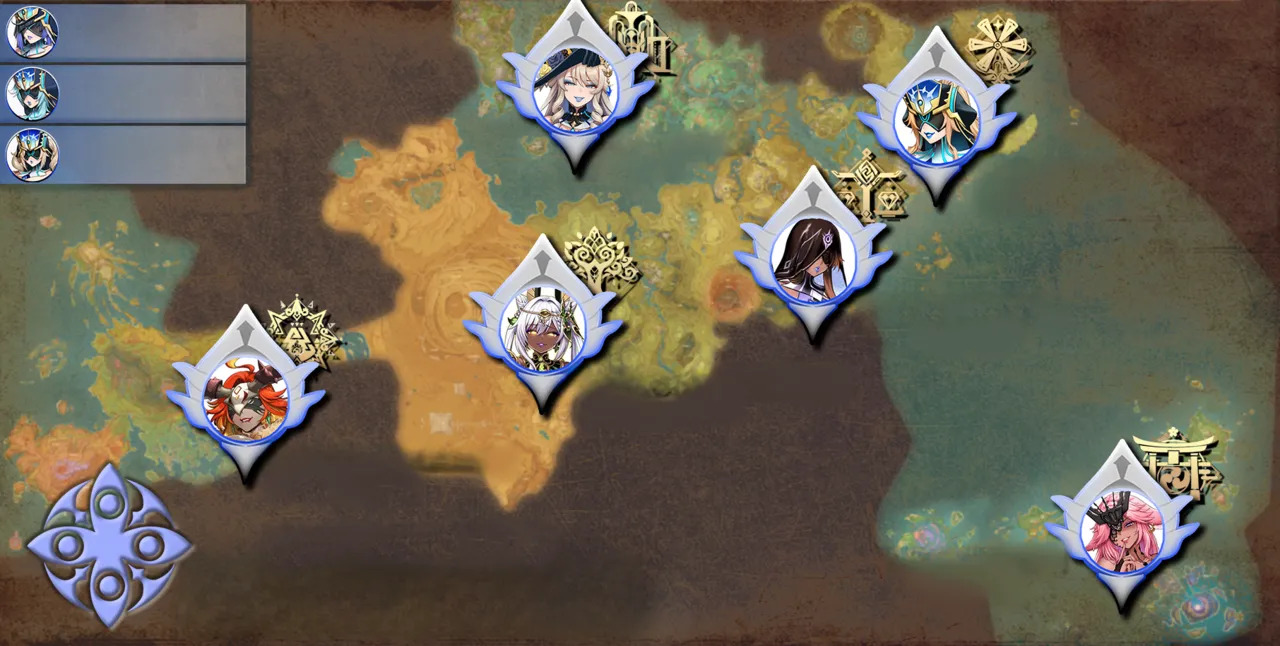Screen dimensions: 1280x646
Task: Choose the white-haired dark-skinned character marker
Action: click(542, 330)
